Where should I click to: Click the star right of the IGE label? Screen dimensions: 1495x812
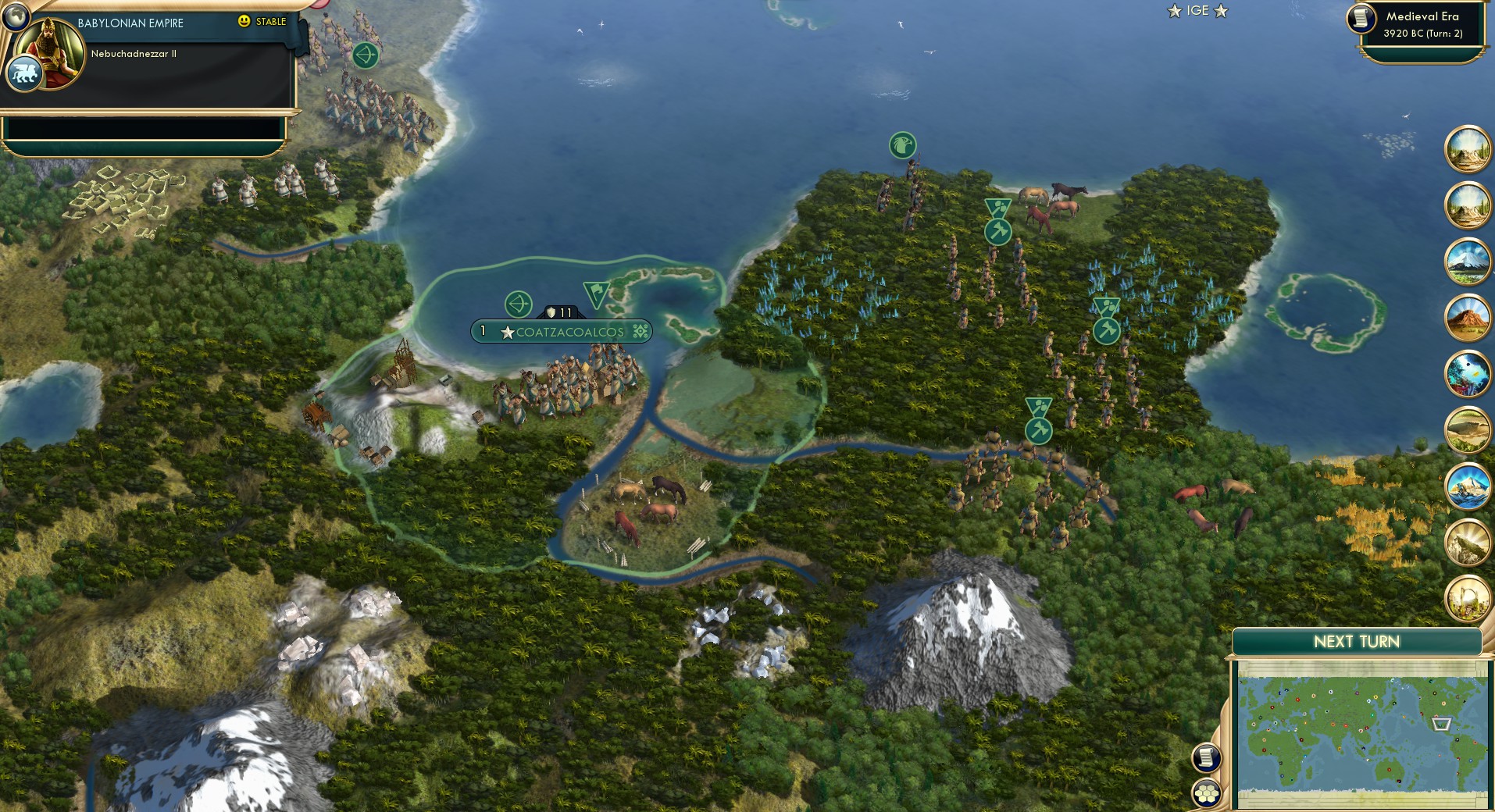pos(1219,11)
